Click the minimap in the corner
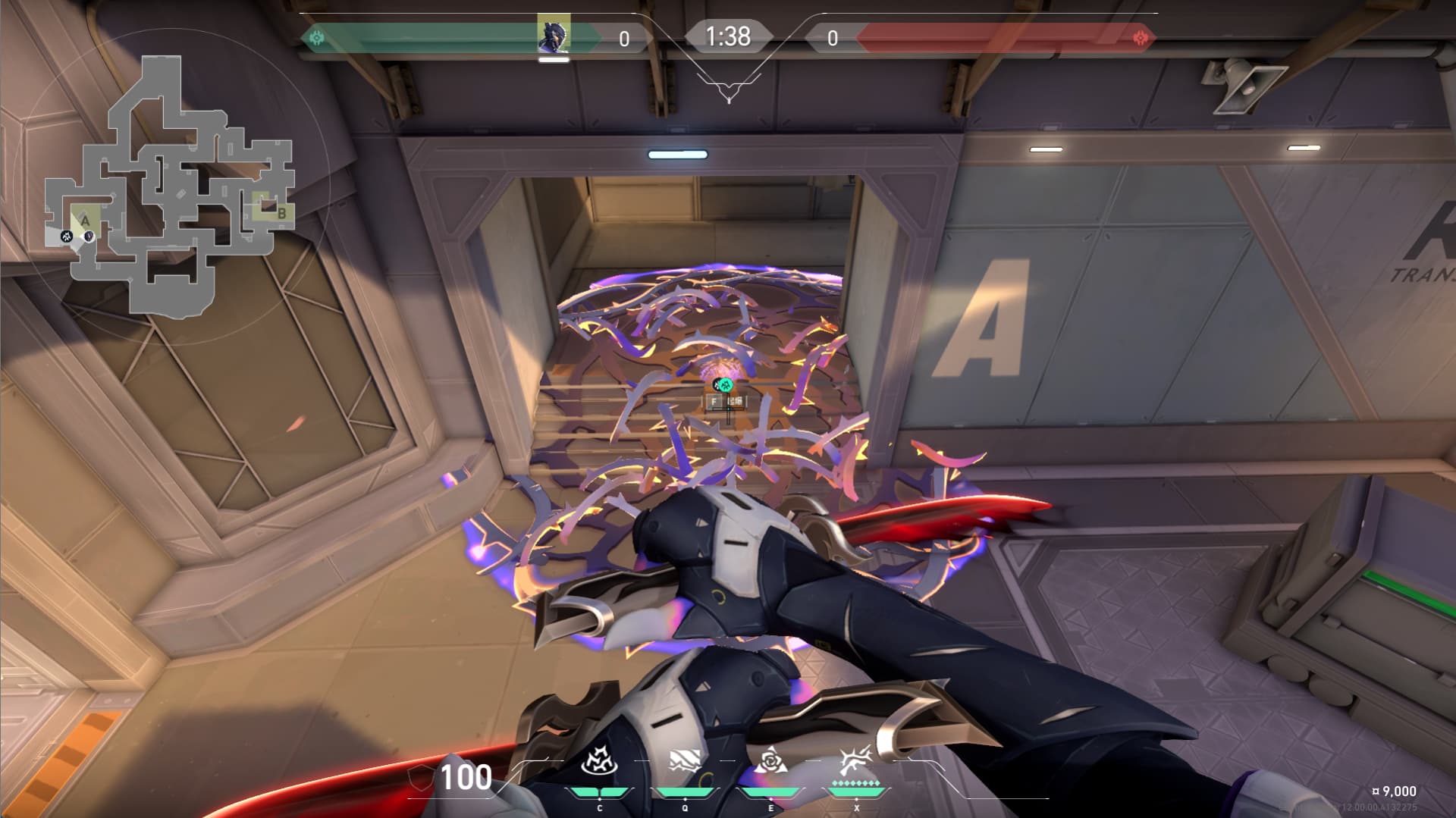 tap(168, 186)
